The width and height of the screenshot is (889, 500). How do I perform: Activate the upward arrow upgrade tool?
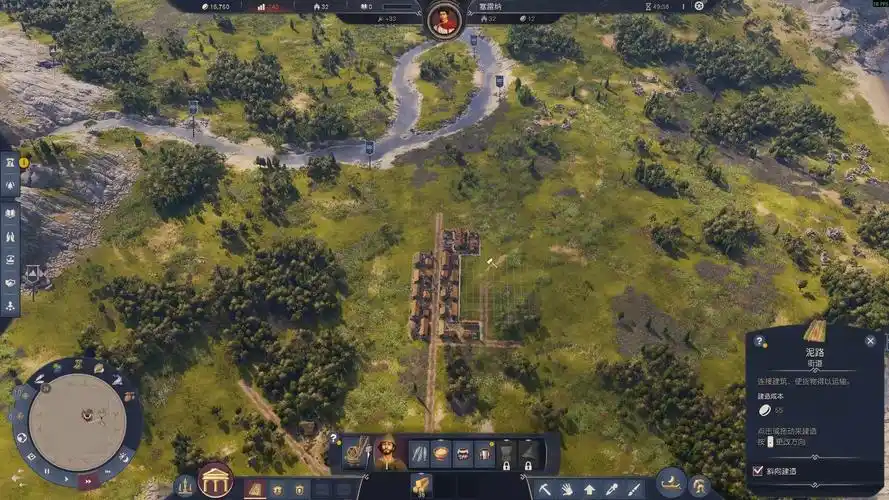click(589, 489)
